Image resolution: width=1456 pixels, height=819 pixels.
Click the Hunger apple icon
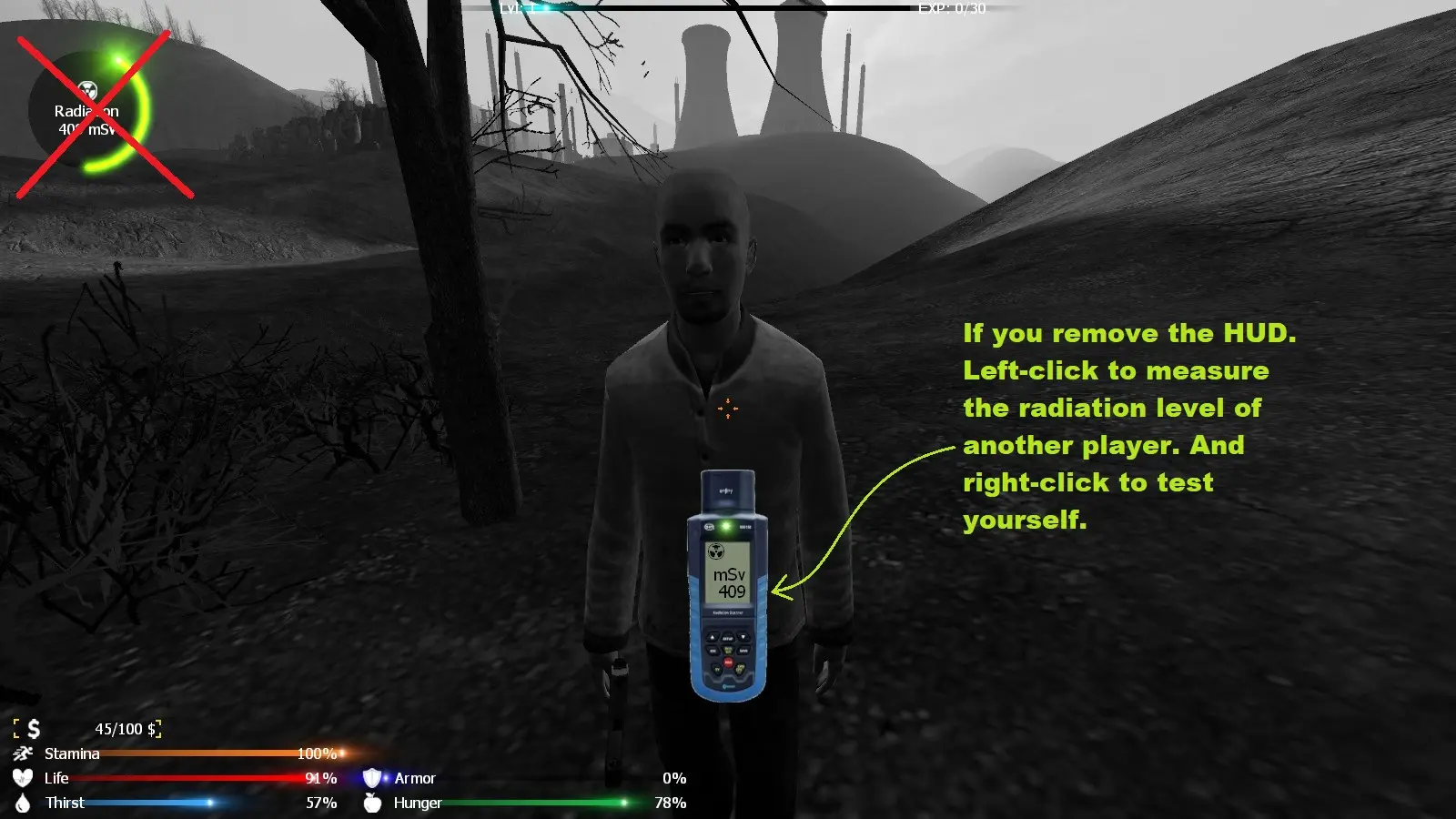[373, 804]
